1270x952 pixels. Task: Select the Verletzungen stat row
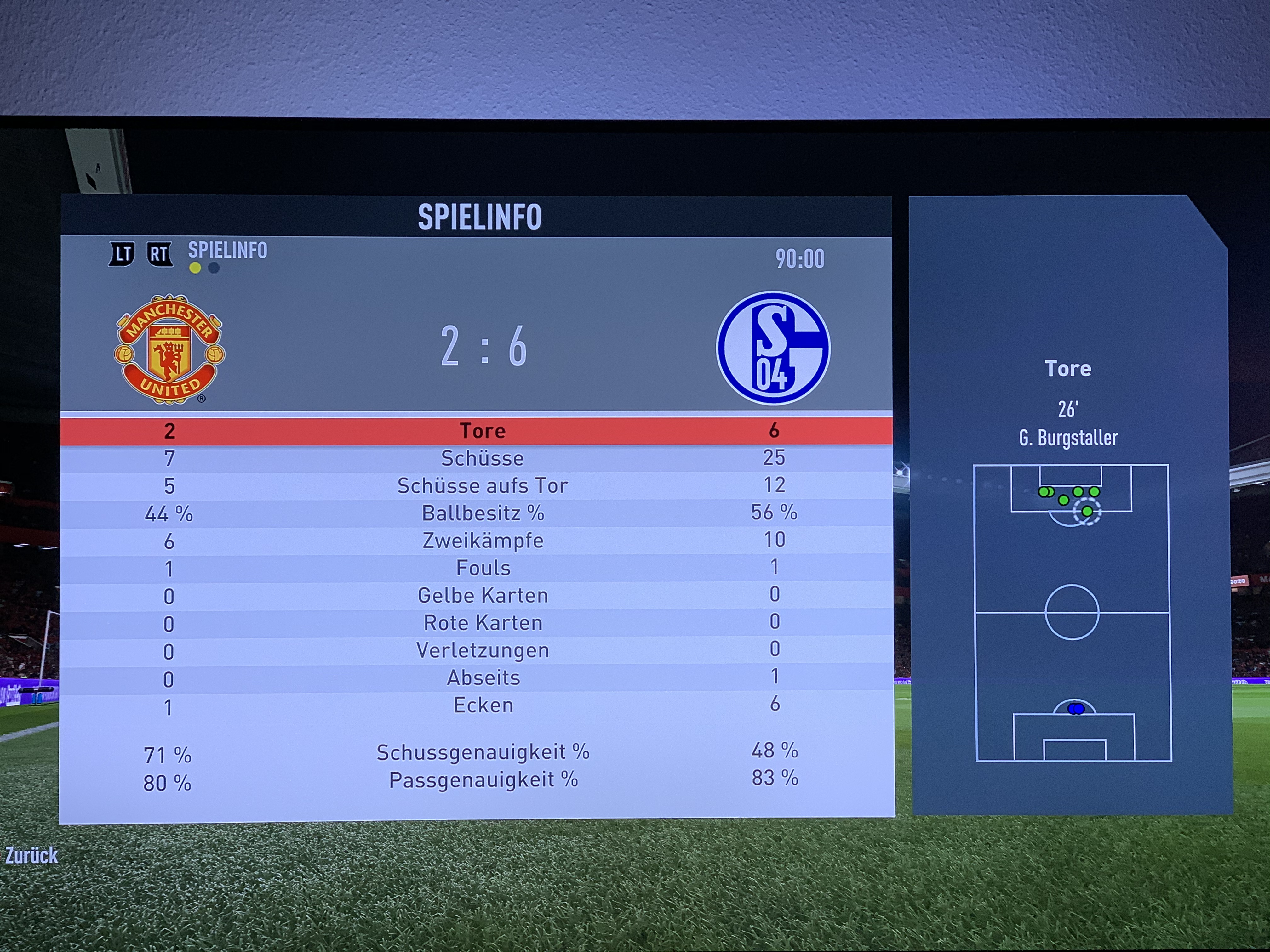point(482,651)
